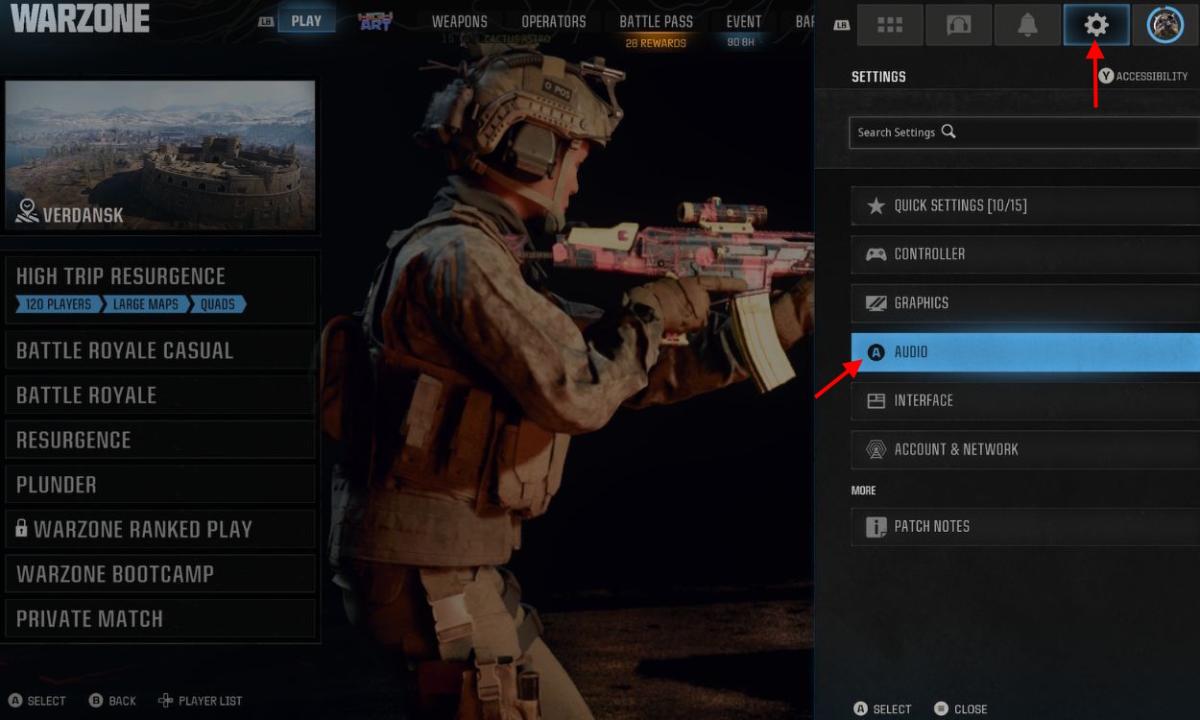Choose Battle Royale Casual mode
Viewport: 1200px width, 720px height.
[x=160, y=351]
